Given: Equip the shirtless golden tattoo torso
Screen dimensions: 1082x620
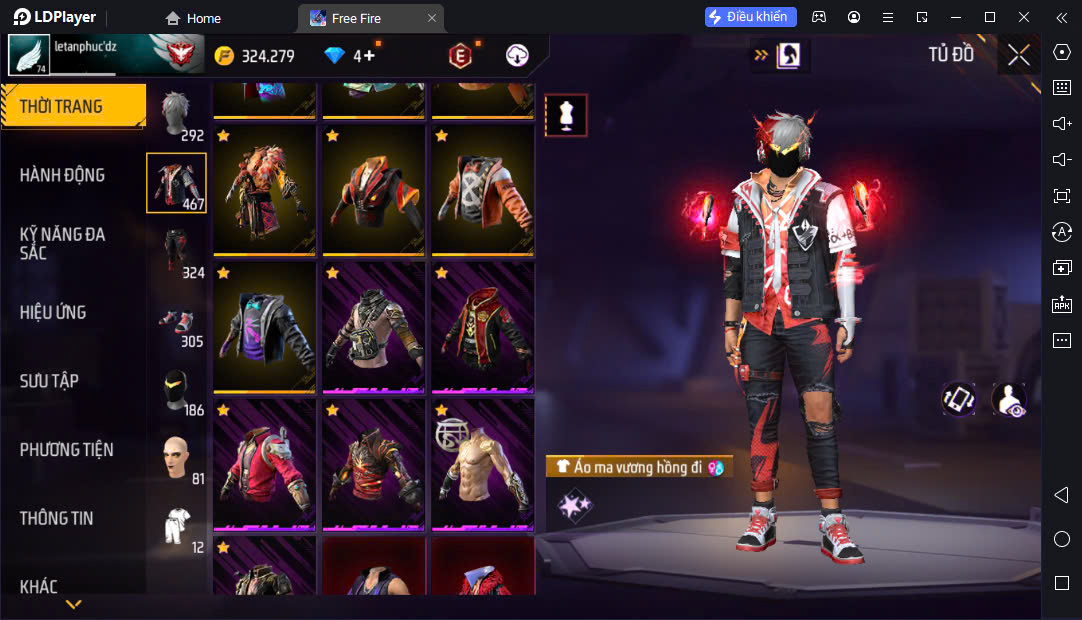Looking at the screenshot, I should coord(483,464).
